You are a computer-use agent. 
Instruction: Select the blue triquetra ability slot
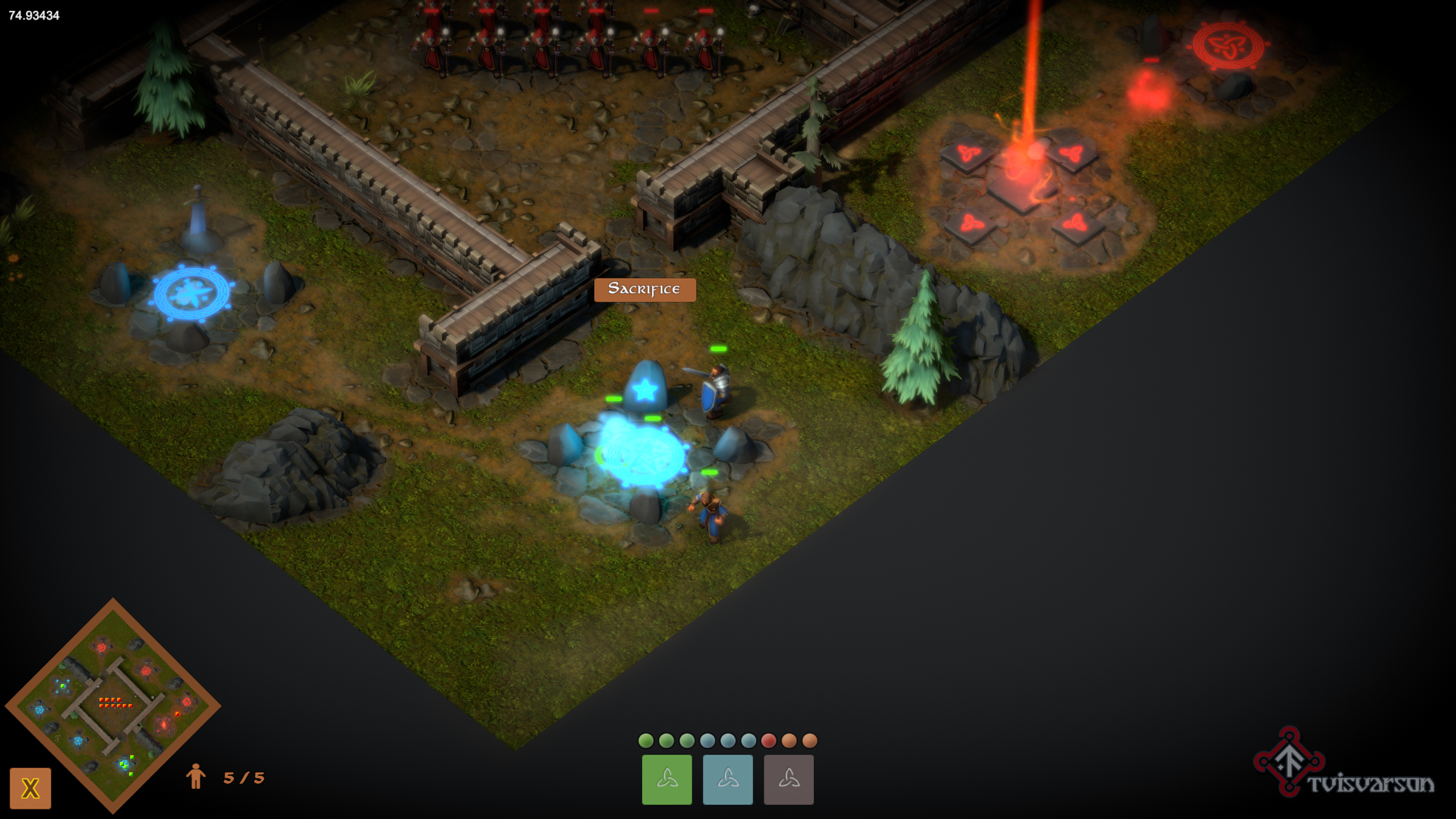727,779
